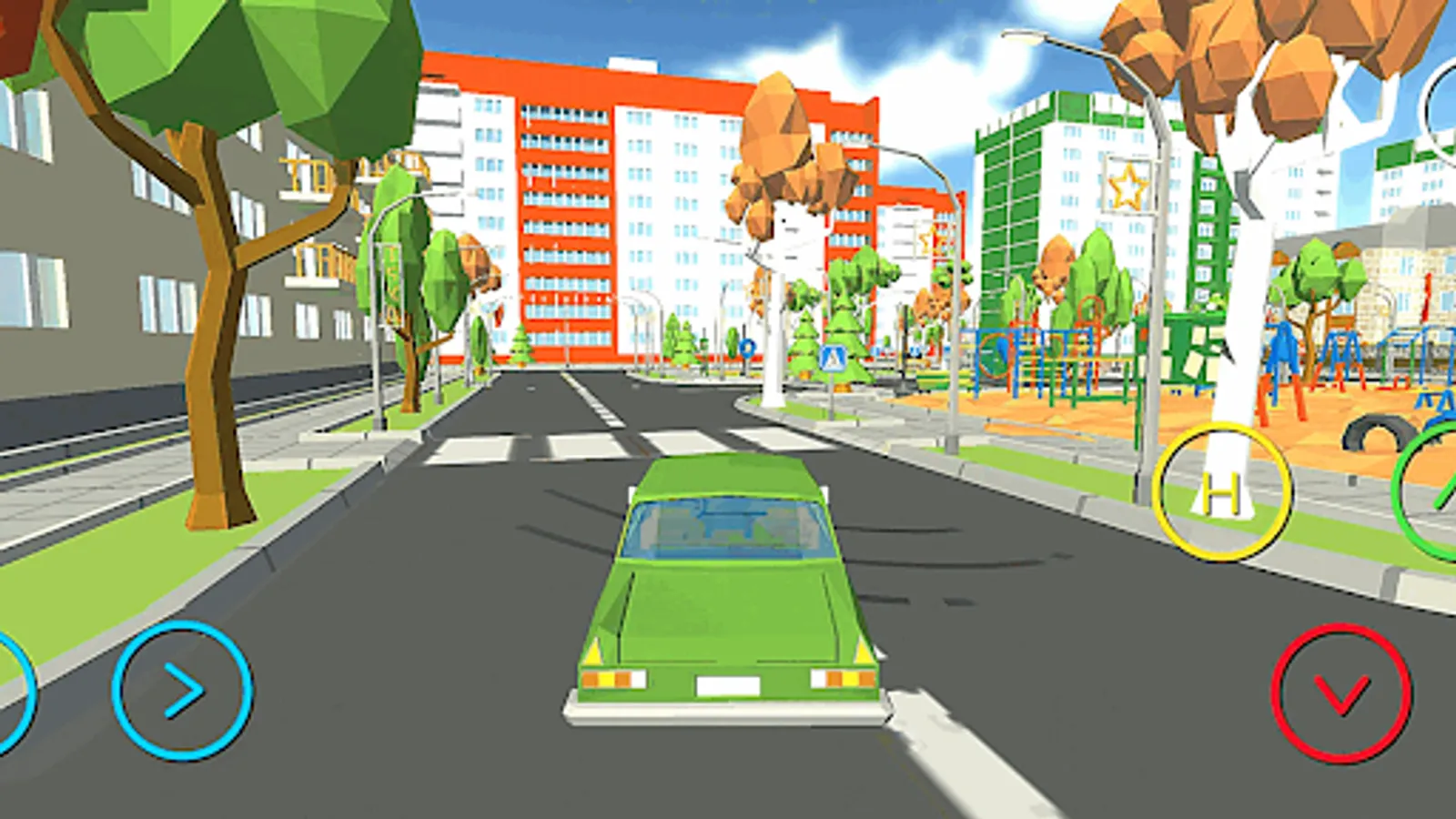The width and height of the screenshot is (1456, 819).
Task: Click the left headlight of the car
Action: pos(614,678)
